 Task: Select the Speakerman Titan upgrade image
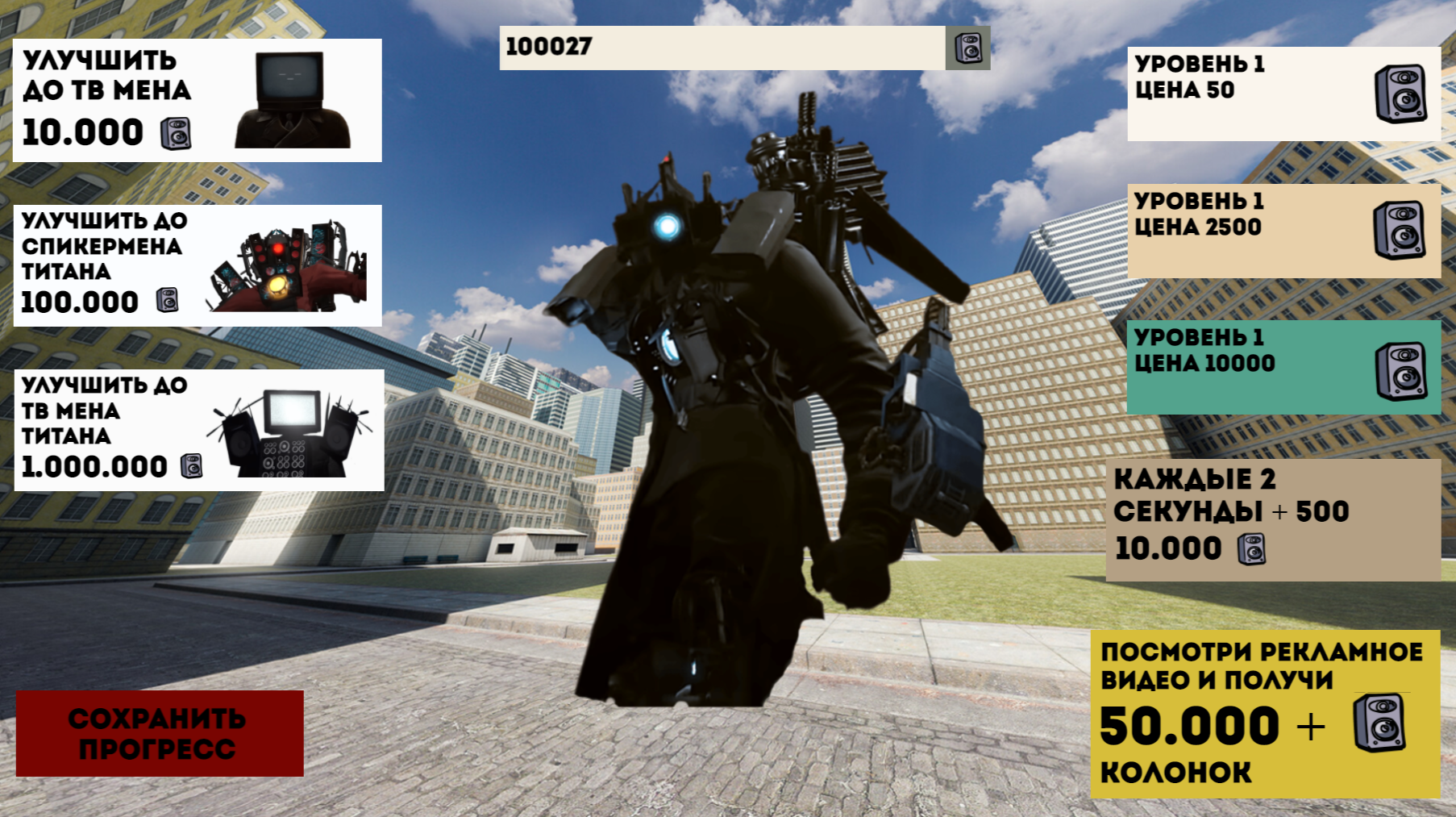pos(290,266)
